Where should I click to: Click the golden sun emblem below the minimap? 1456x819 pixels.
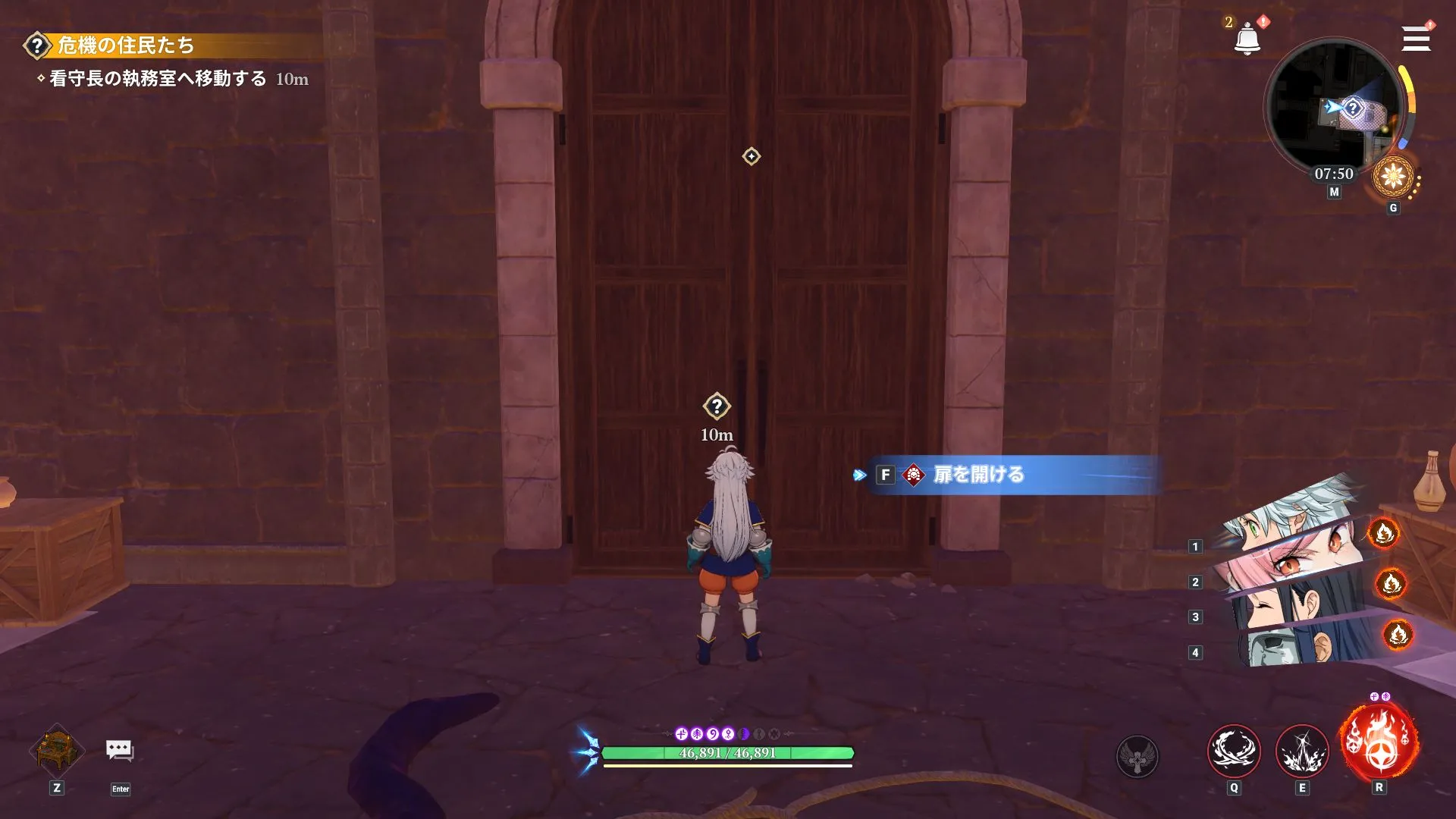click(x=1394, y=176)
